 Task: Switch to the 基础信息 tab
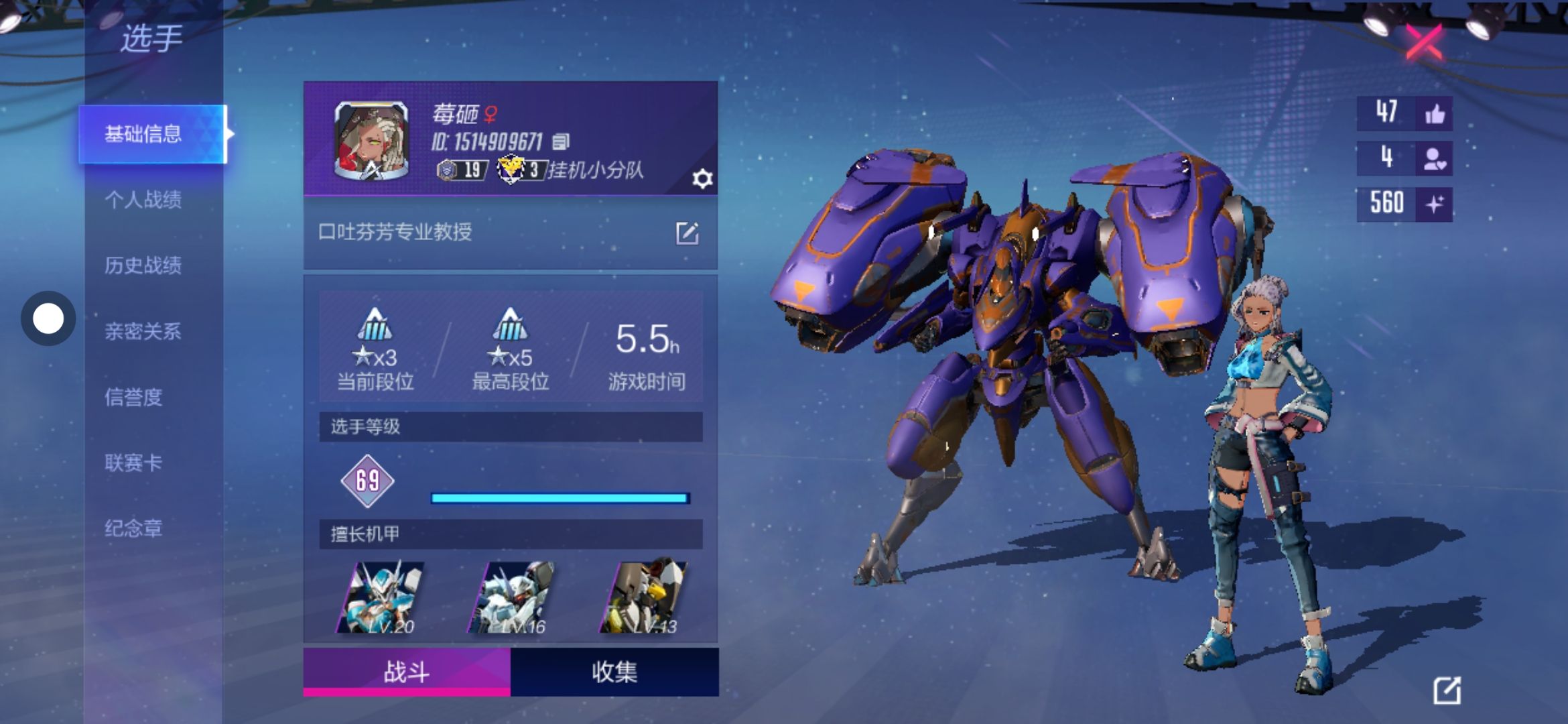coord(143,134)
